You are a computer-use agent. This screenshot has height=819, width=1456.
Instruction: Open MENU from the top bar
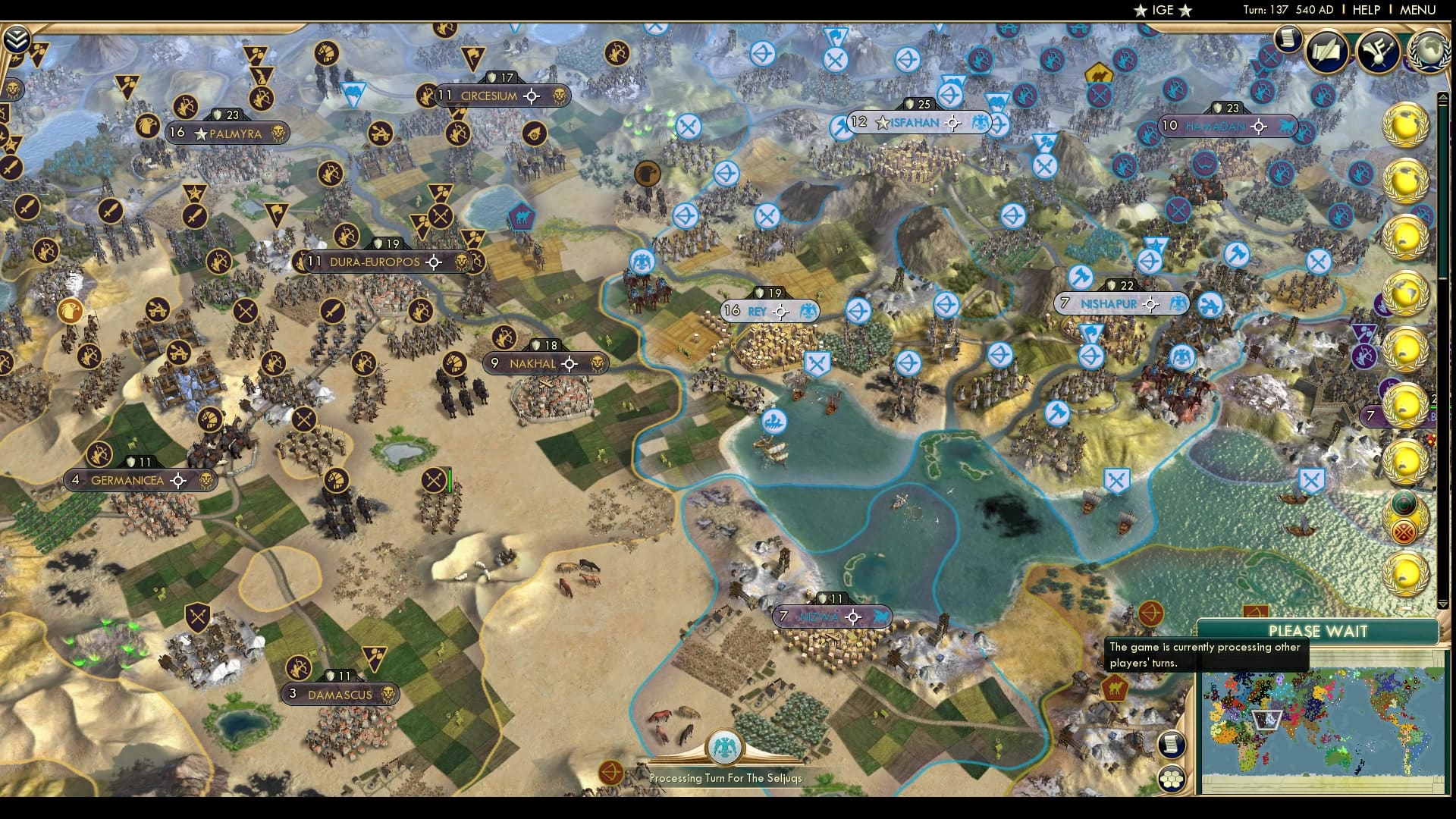pos(1420,11)
